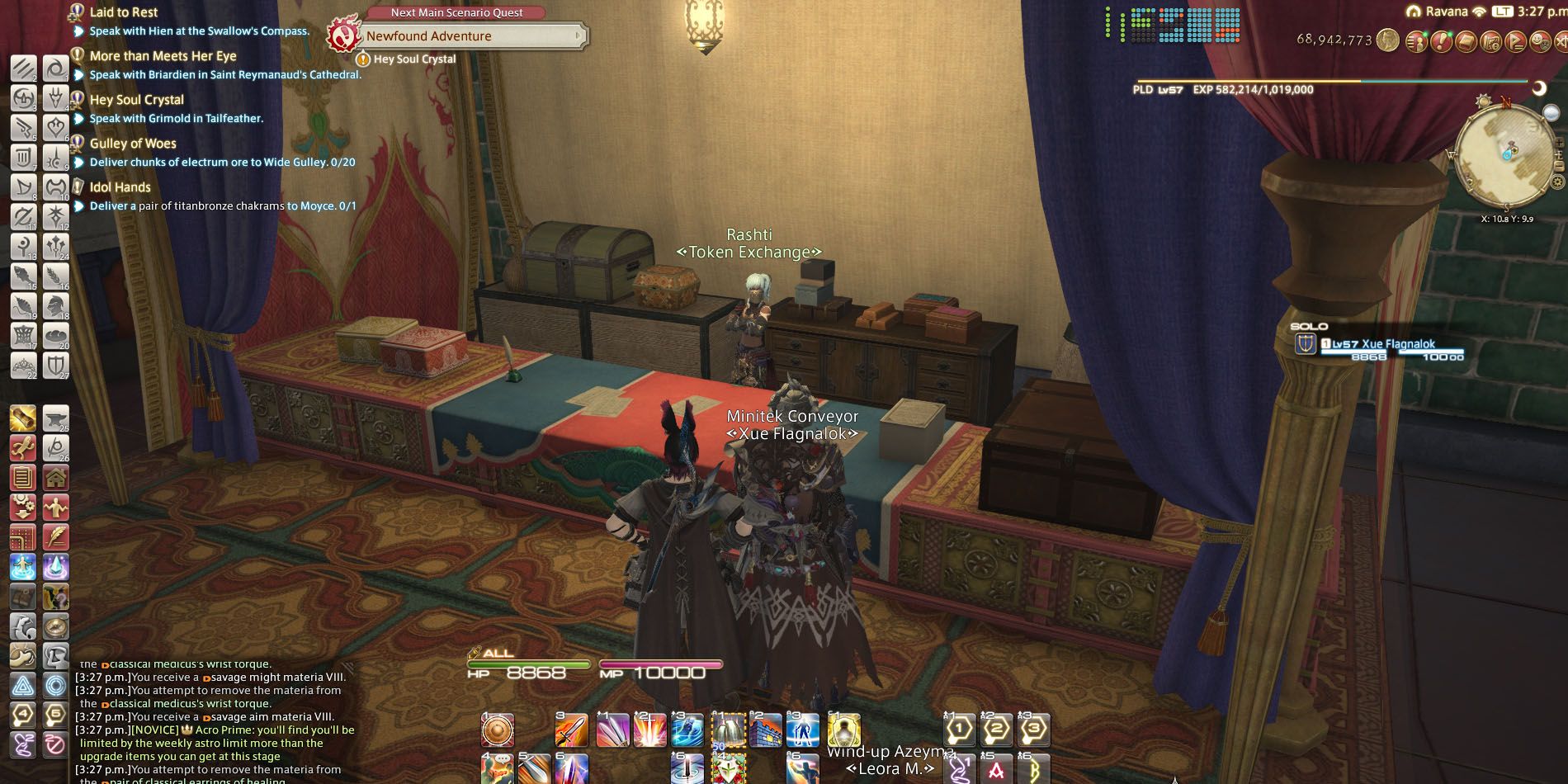The image size is (1568, 784).
Task: Click the Wind-up Azeyma hotbar icon
Action: pos(843,730)
